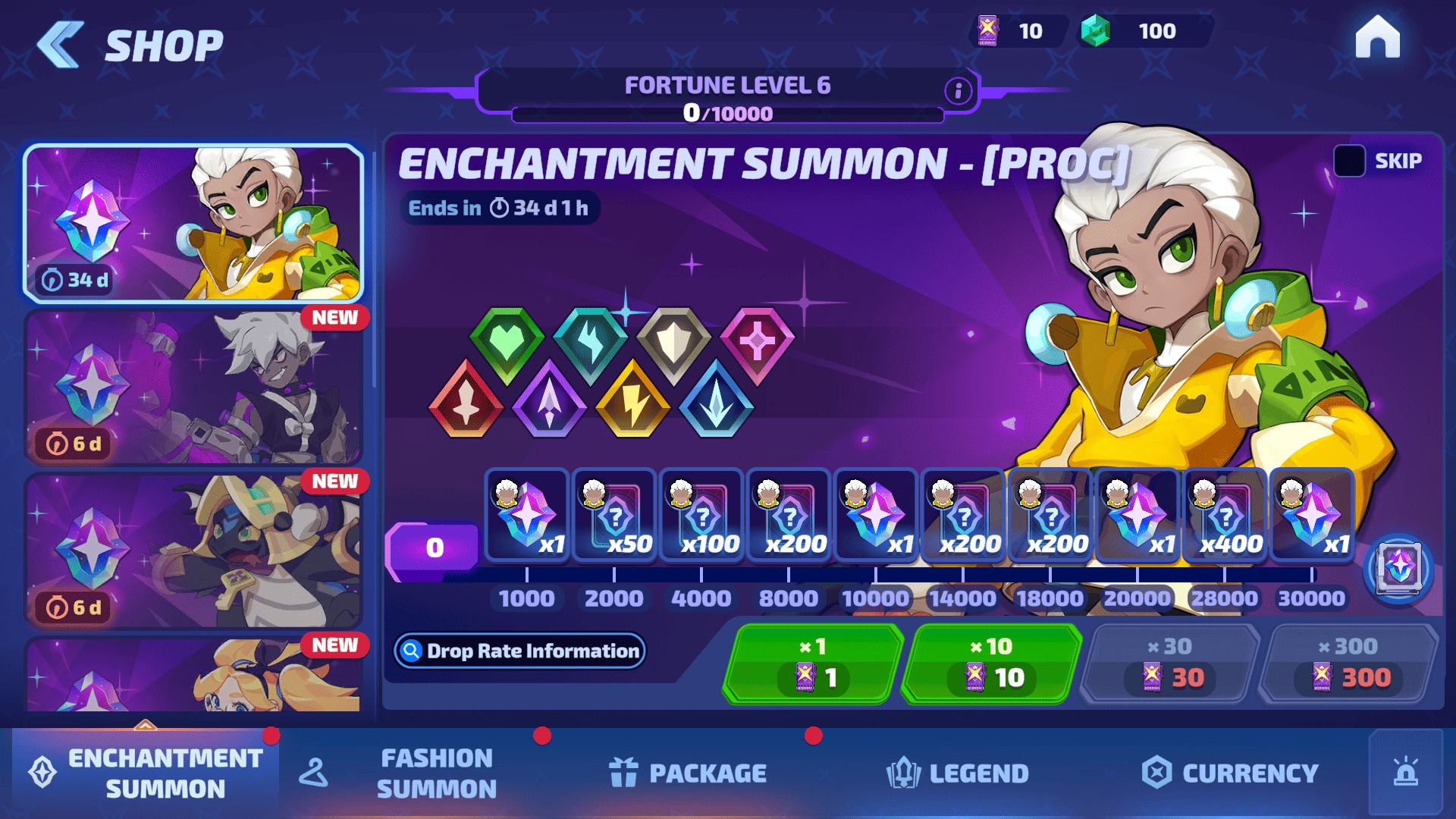Choose the white-haired fighter banner marked NEW
Screen dimensions: 1456x819
pyautogui.click(x=193, y=388)
